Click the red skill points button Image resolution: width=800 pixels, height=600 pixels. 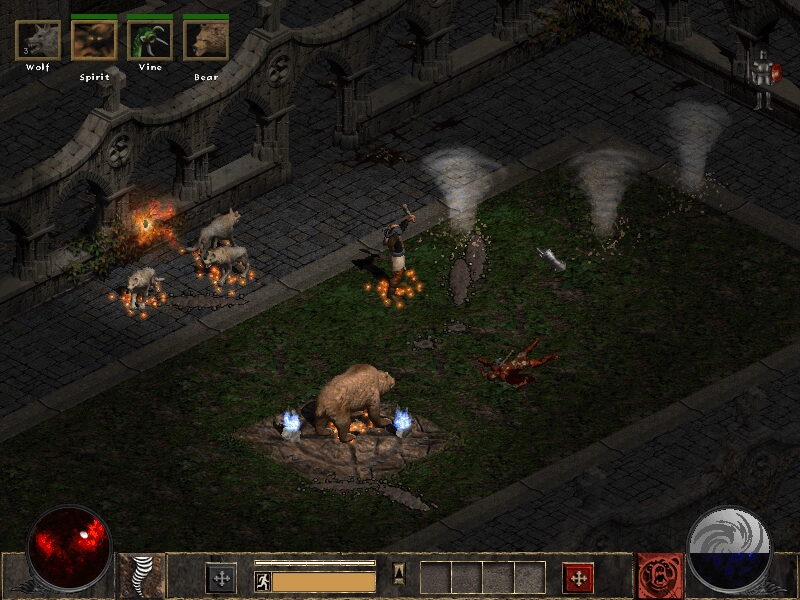tap(578, 577)
